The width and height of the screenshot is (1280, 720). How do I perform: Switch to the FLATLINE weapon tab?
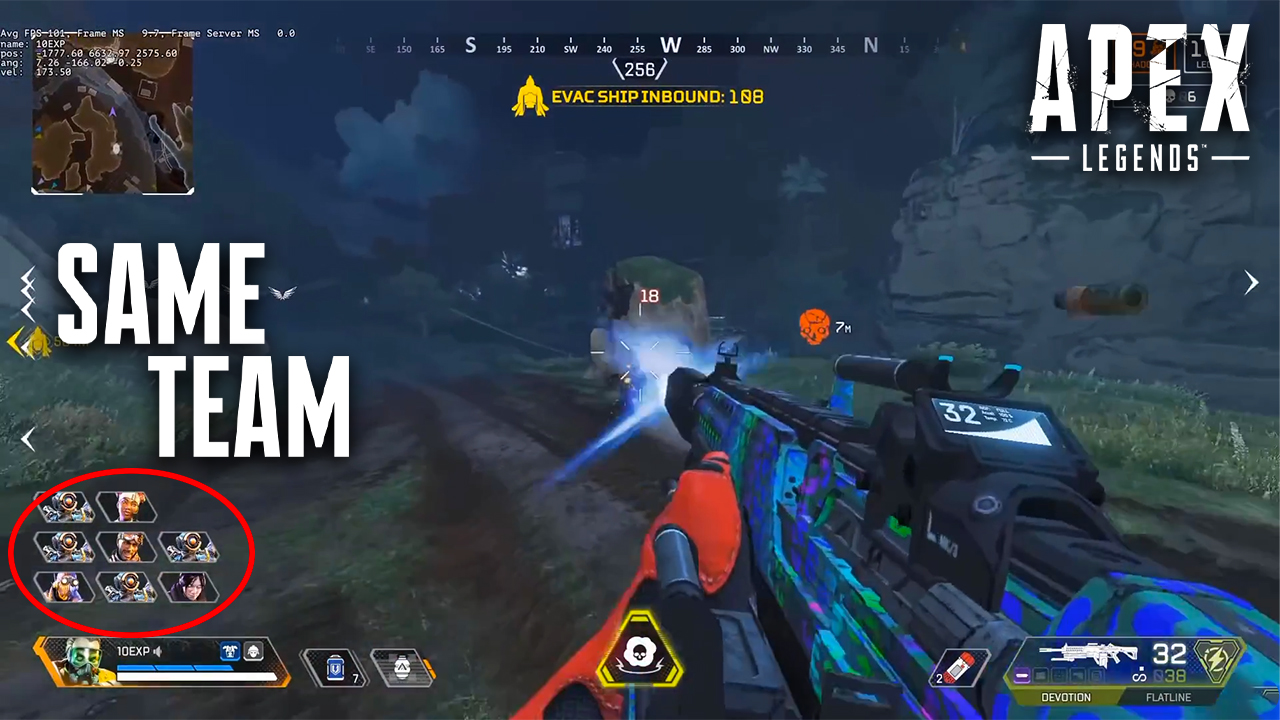(1169, 697)
